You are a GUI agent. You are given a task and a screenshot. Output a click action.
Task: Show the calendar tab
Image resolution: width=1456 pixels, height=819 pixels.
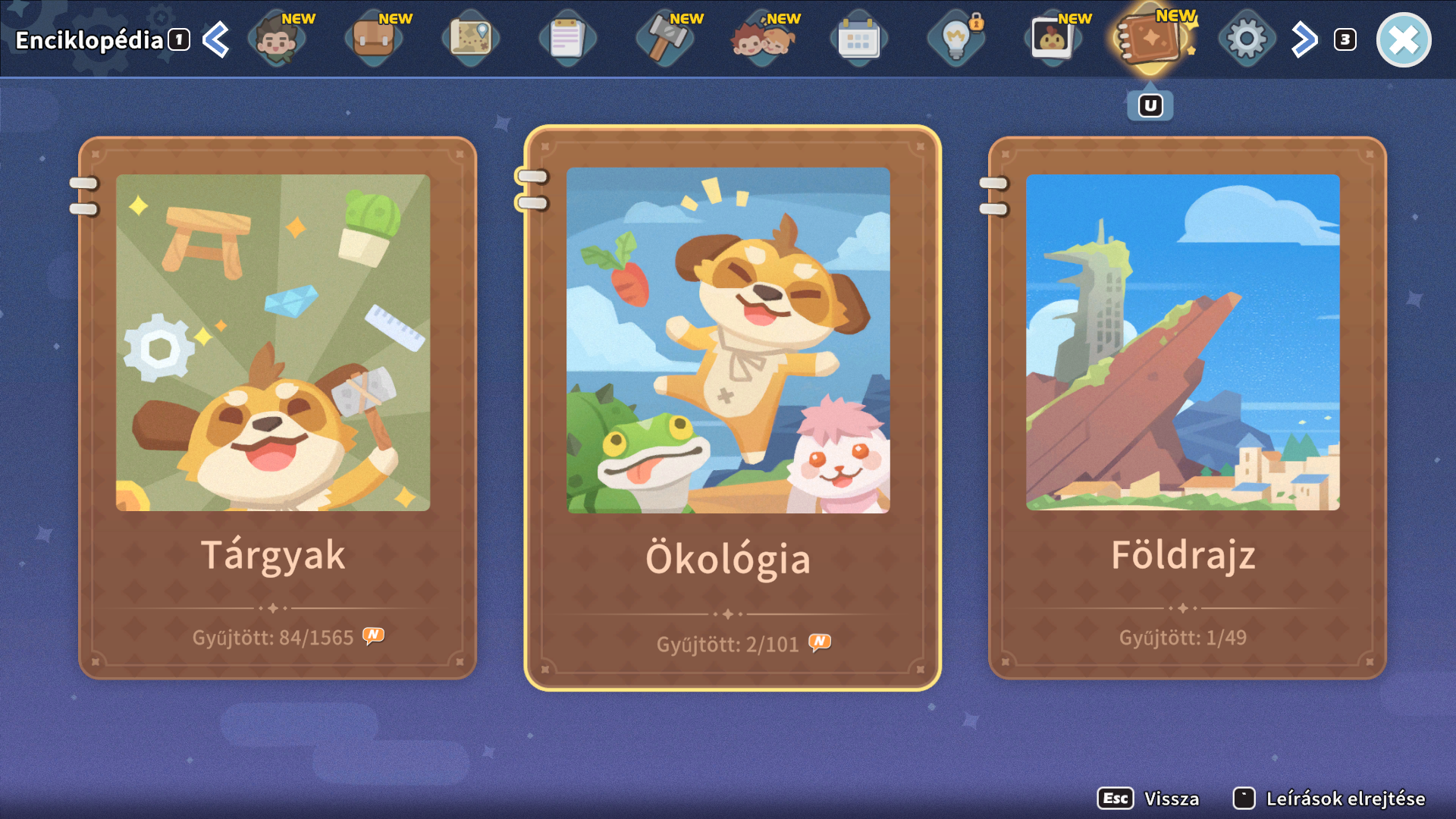858,39
